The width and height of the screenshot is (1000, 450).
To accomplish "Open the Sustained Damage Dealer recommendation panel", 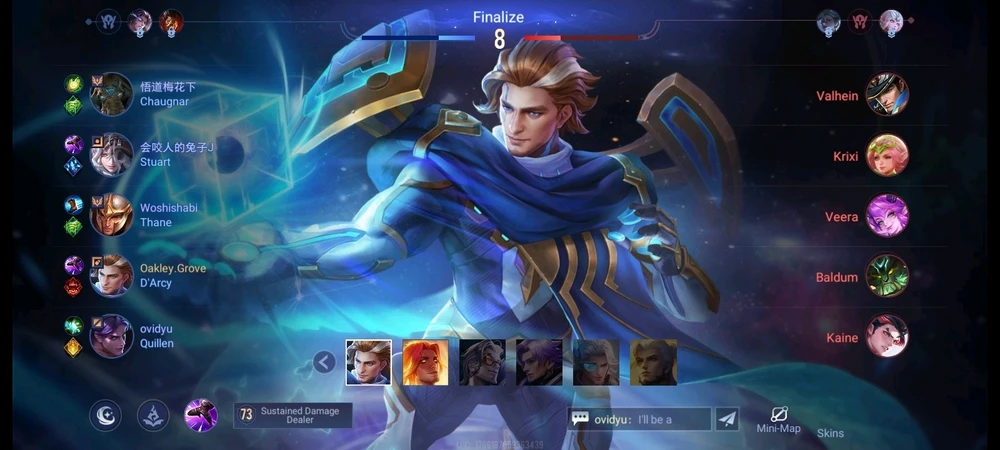I will tap(293, 415).
